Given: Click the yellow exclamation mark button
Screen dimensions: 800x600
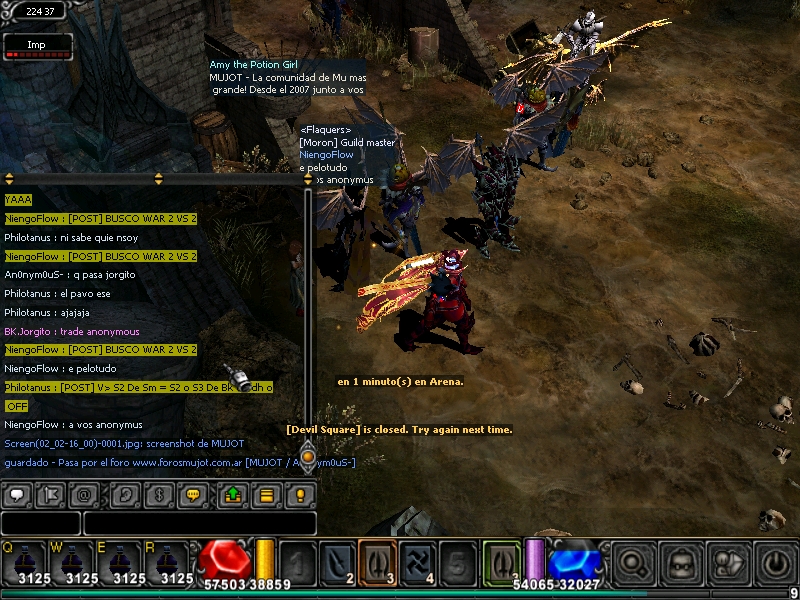Looking at the screenshot, I should (x=299, y=495).
